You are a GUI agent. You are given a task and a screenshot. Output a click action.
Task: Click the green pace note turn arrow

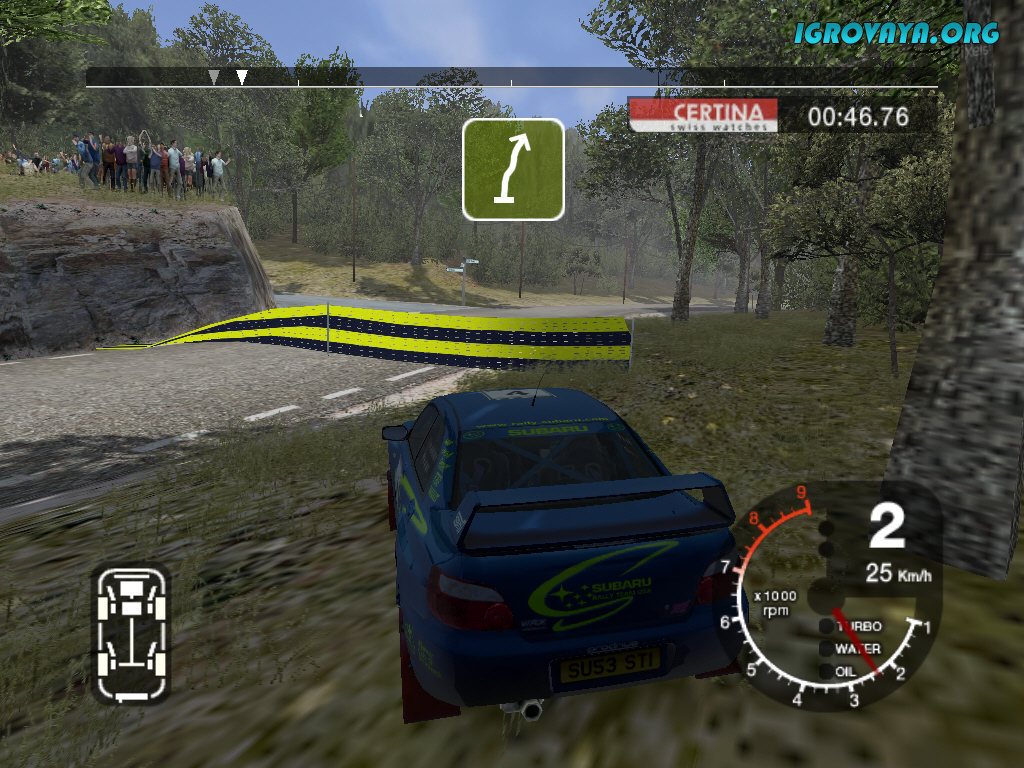513,169
